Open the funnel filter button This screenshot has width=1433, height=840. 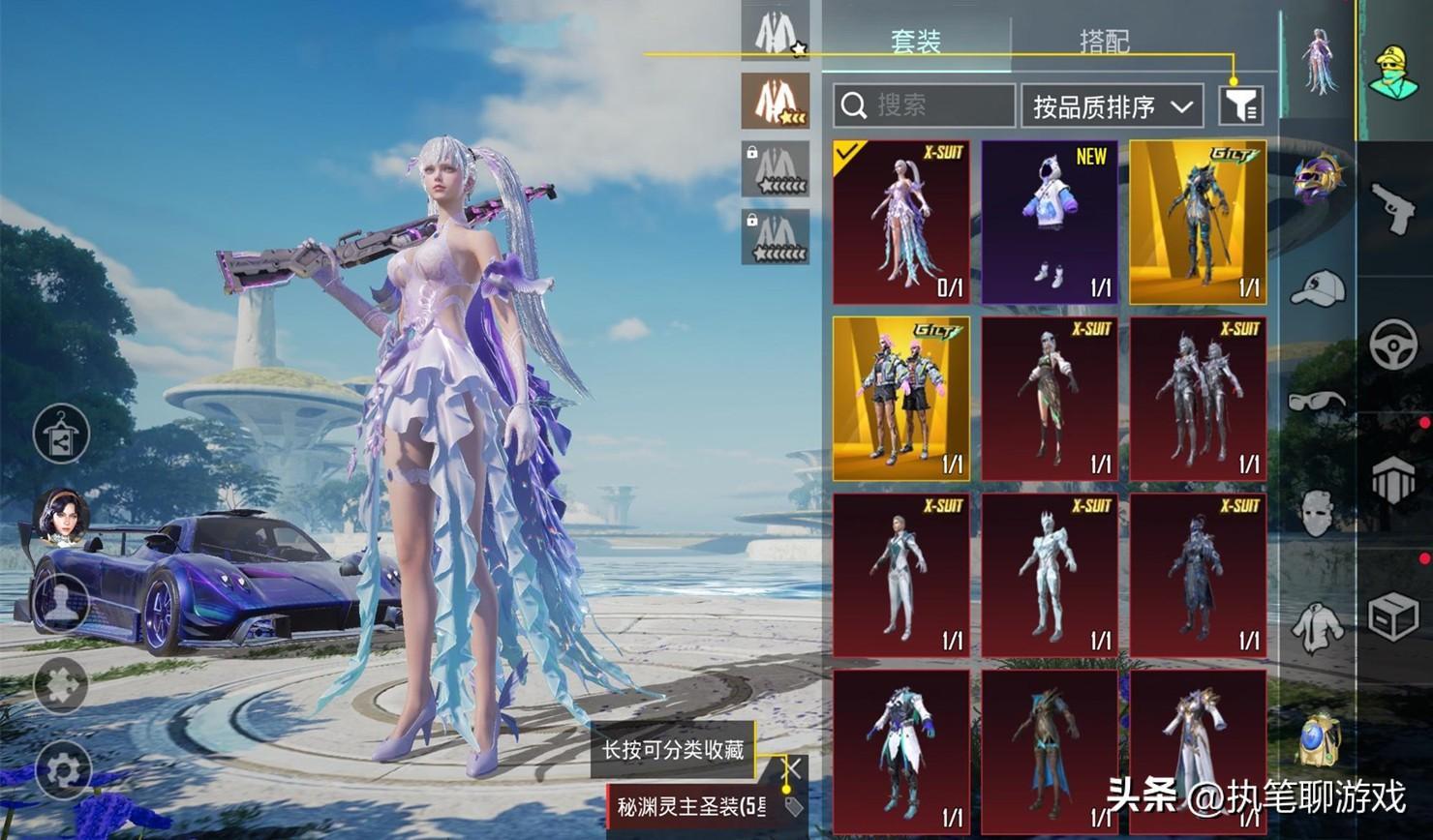point(1240,105)
